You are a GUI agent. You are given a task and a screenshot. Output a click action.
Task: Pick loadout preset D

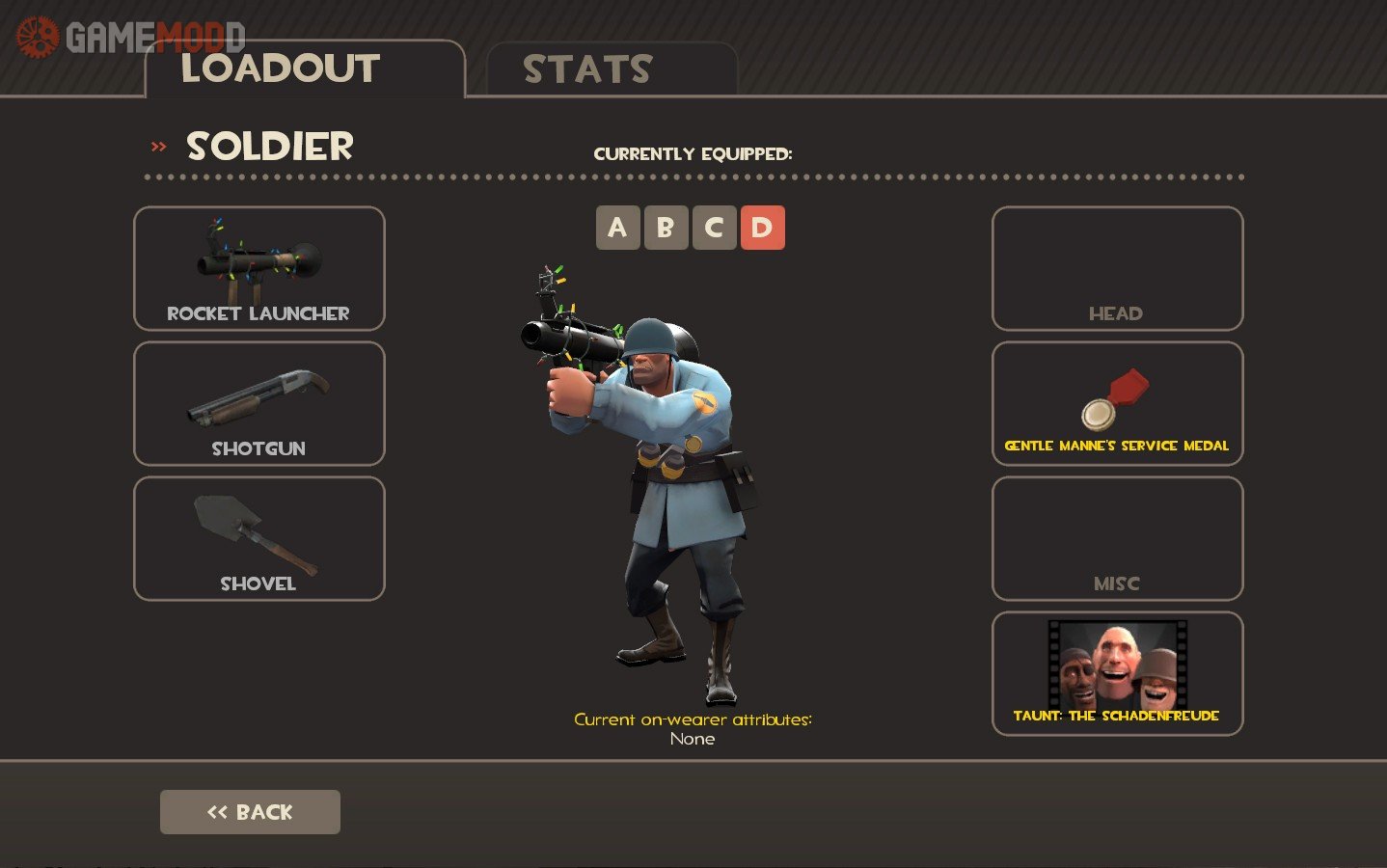762,228
